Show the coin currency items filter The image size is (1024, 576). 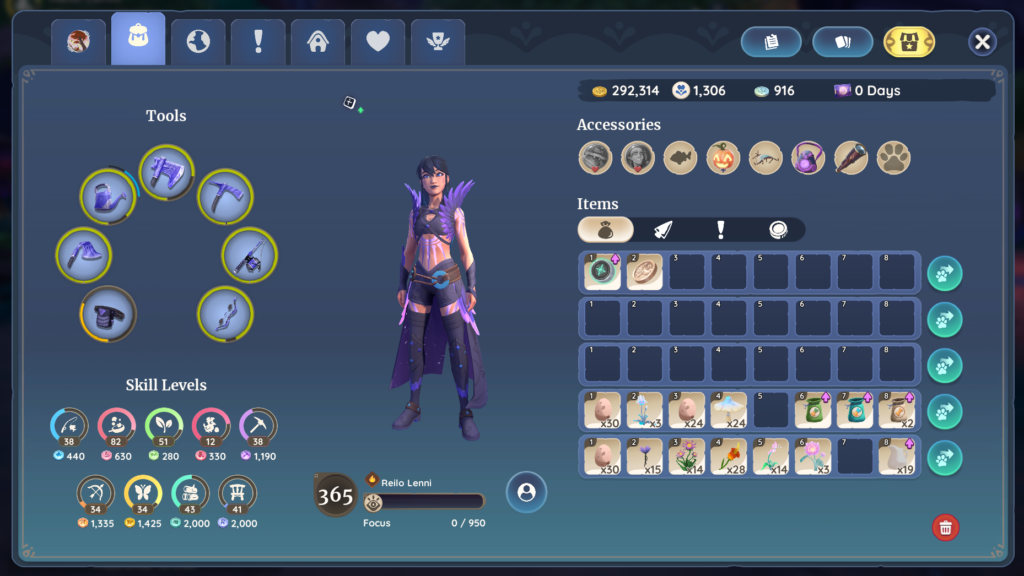coord(777,230)
